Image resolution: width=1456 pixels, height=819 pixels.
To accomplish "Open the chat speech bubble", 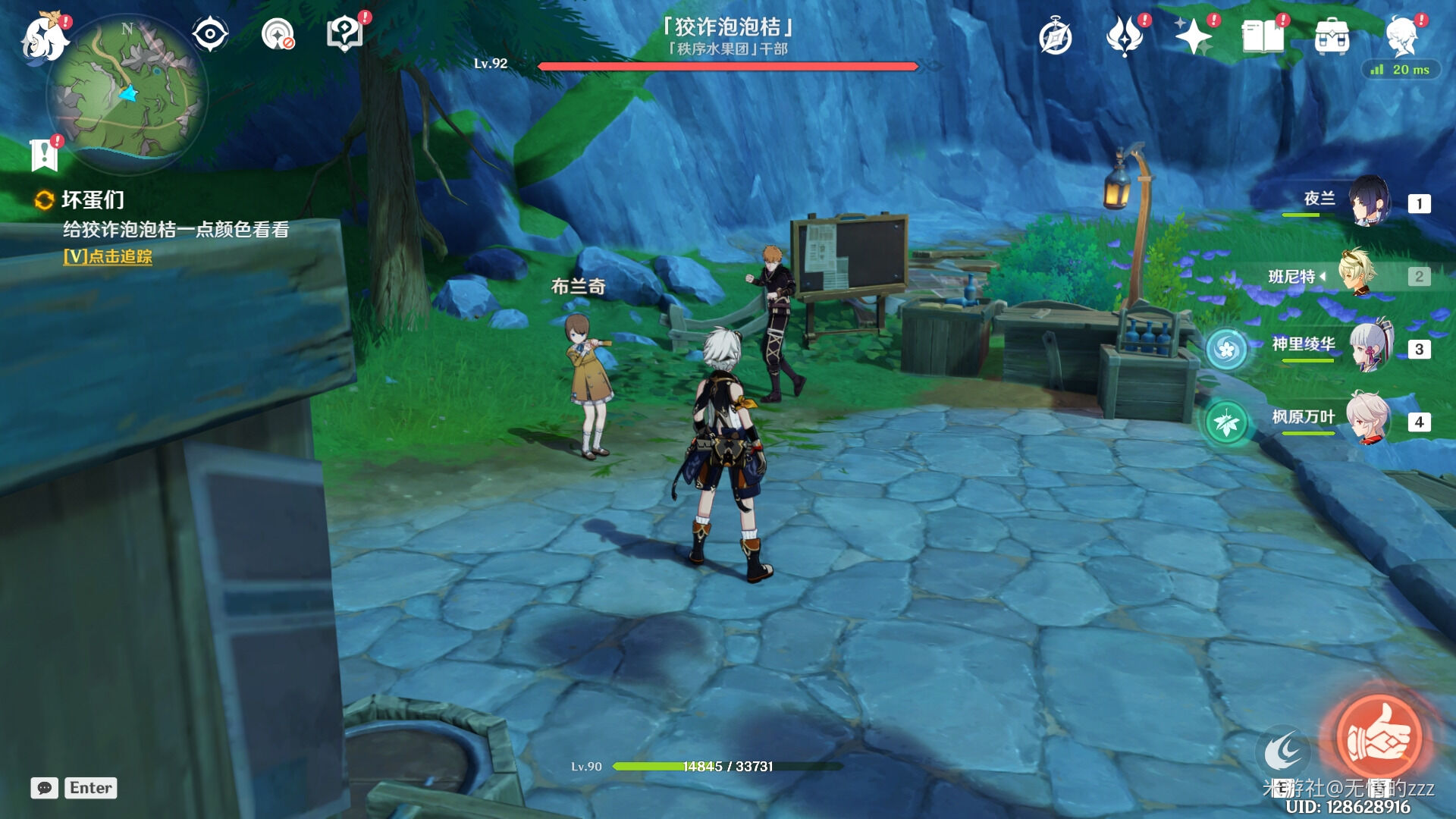I will tap(45, 788).
